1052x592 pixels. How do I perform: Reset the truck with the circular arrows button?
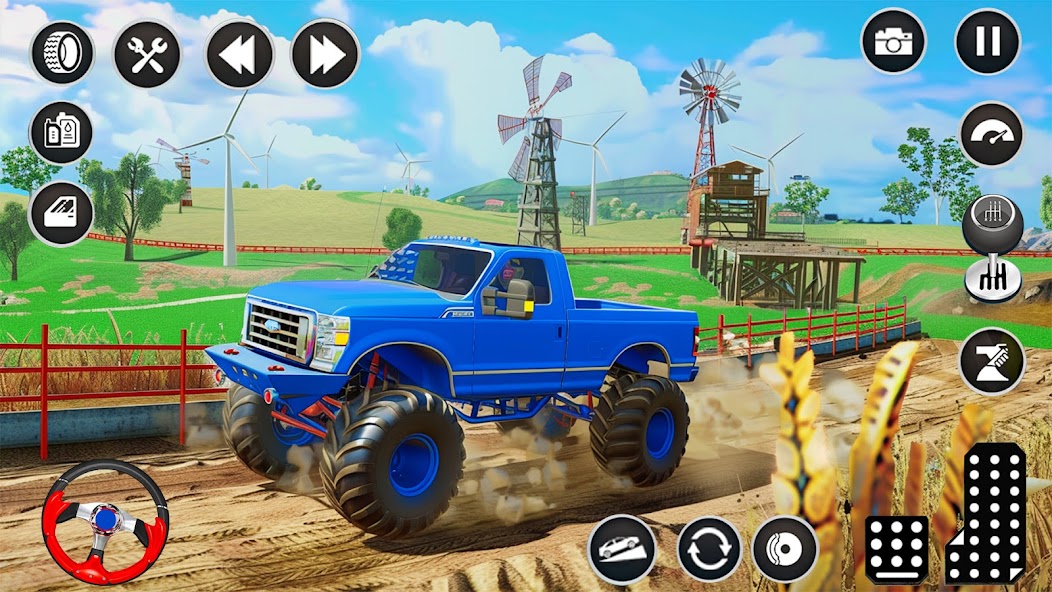coord(709,549)
